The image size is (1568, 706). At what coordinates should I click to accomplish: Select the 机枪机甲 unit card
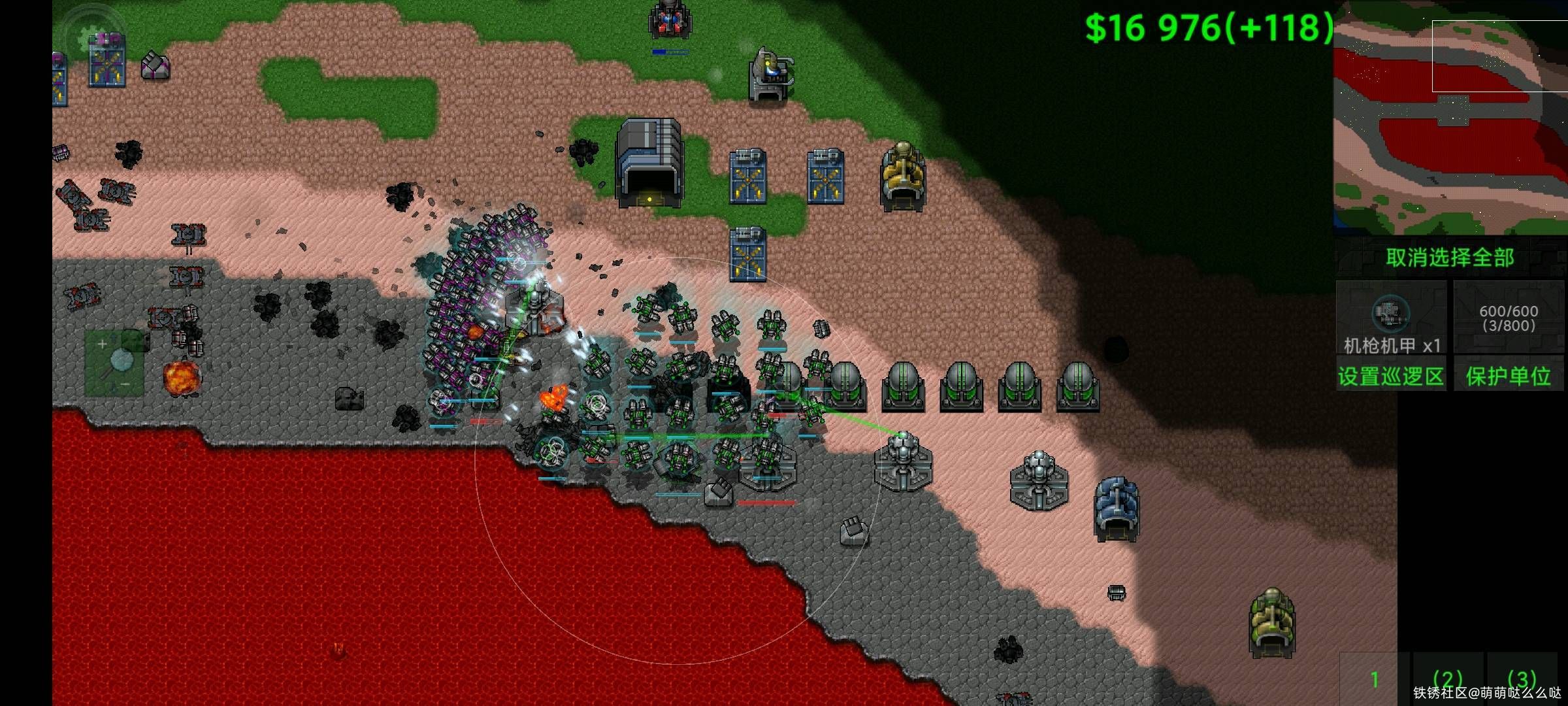point(1391,318)
